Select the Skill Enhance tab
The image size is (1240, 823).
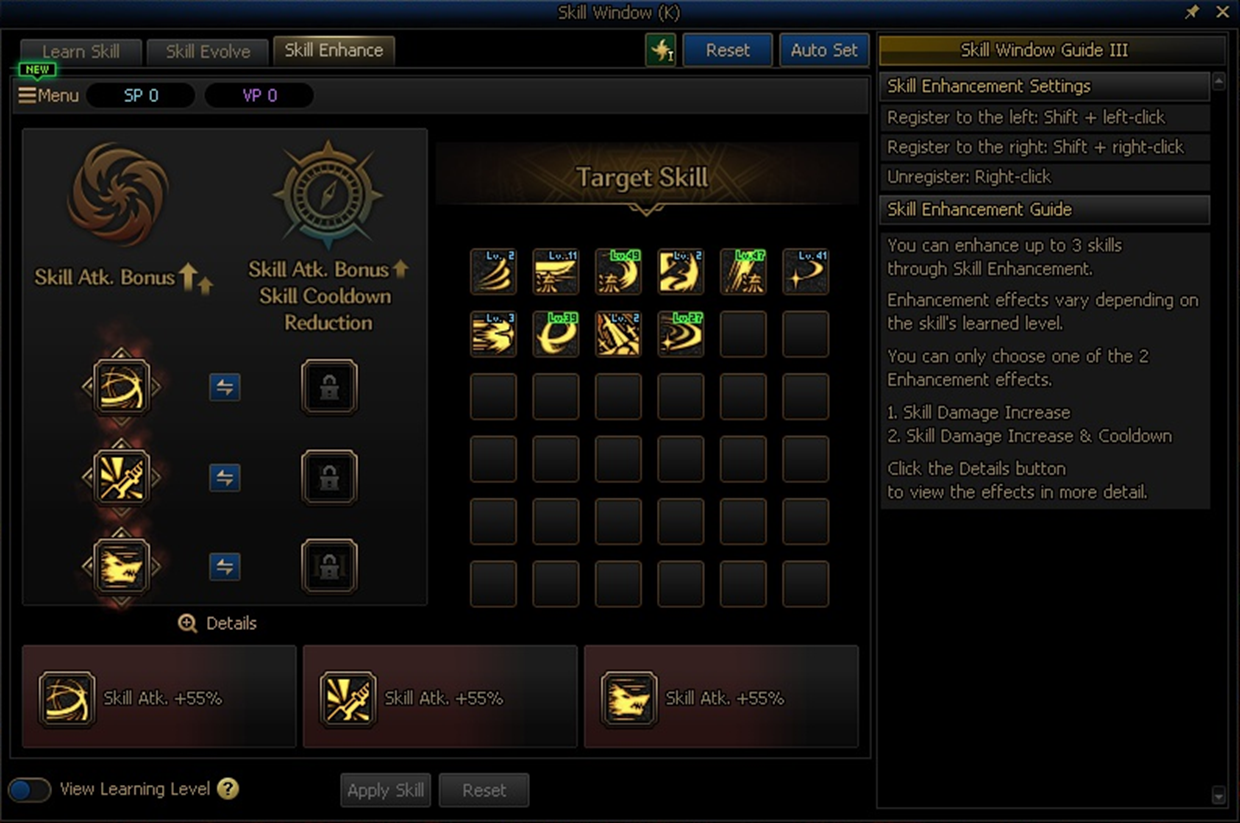[x=334, y=50]
